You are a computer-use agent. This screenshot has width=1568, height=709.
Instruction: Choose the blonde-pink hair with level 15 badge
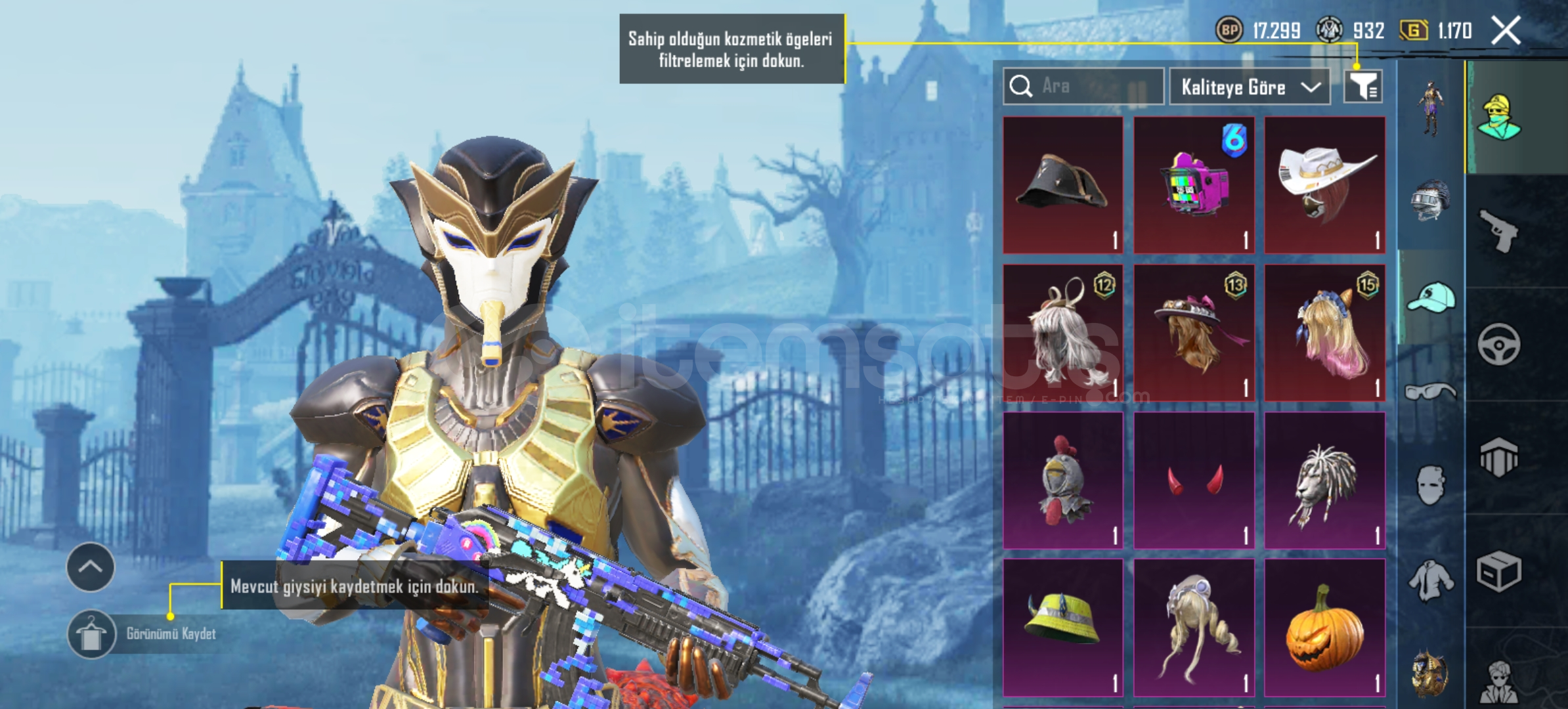(x=1324, y=333)
